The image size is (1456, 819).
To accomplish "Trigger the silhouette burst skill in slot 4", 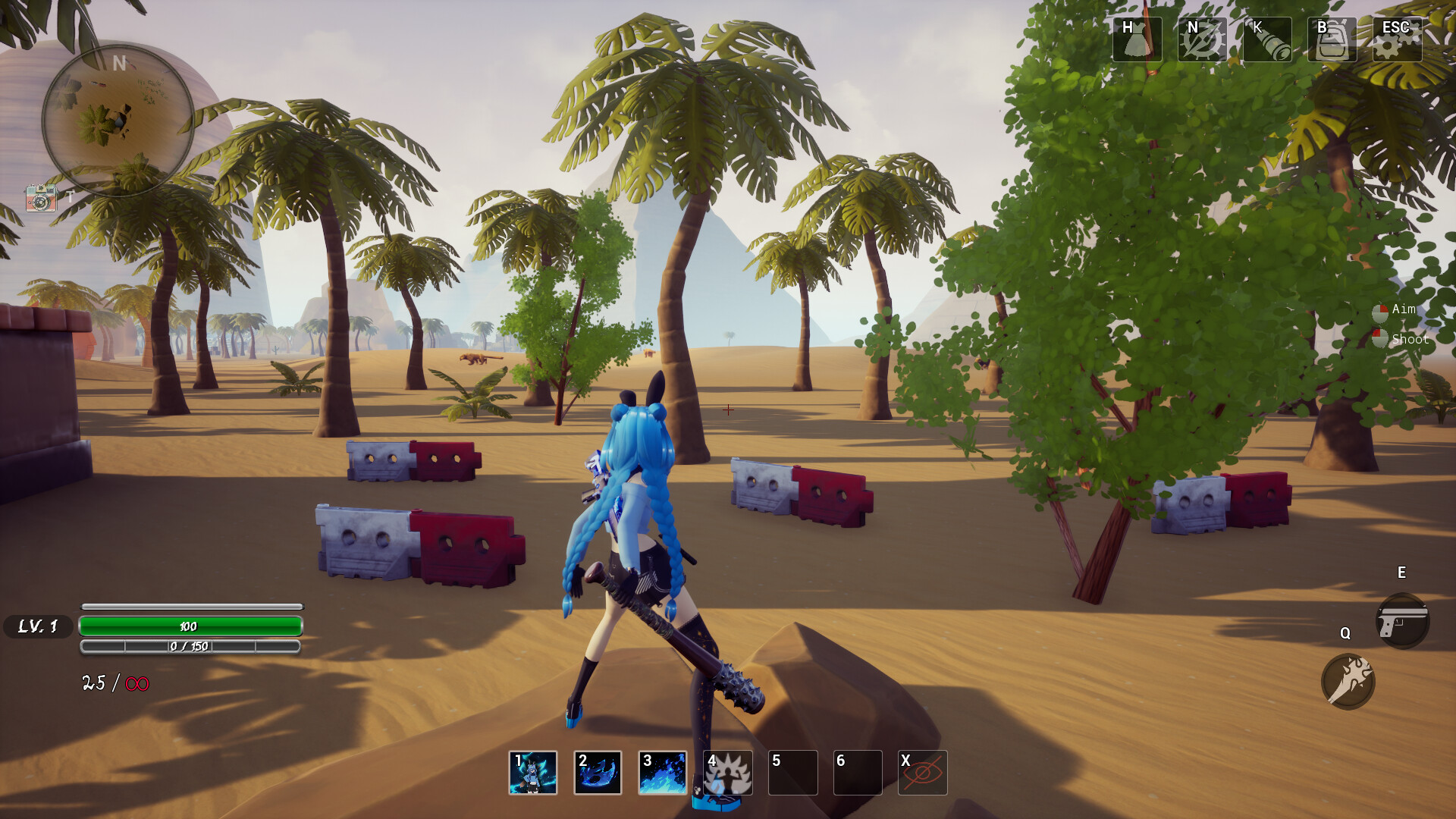I will tap(726, 772).
